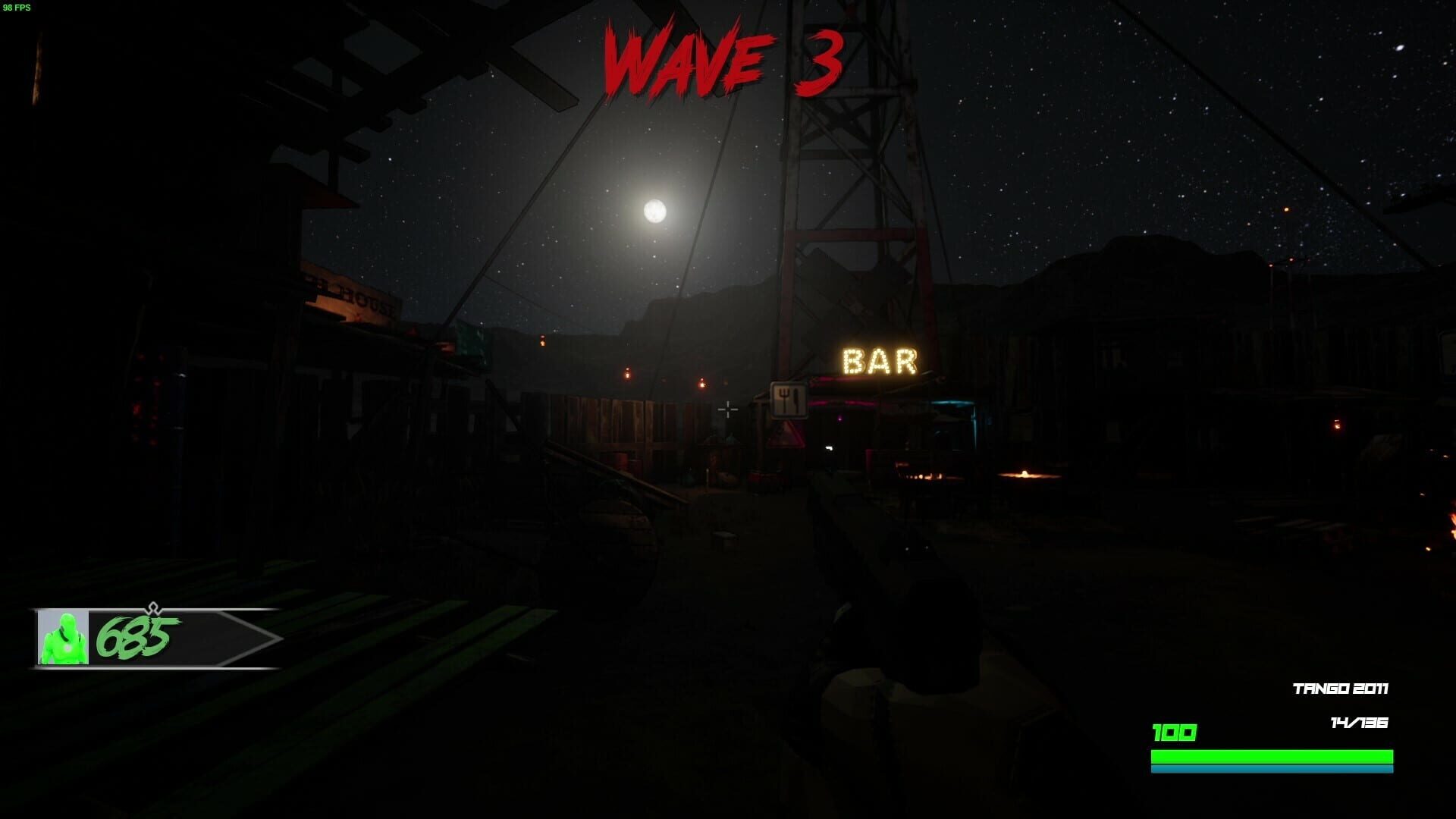The image size is (1456, 819).
Task: Click the TANGO 2011 weapon name label
Action: coord(1340,689)
